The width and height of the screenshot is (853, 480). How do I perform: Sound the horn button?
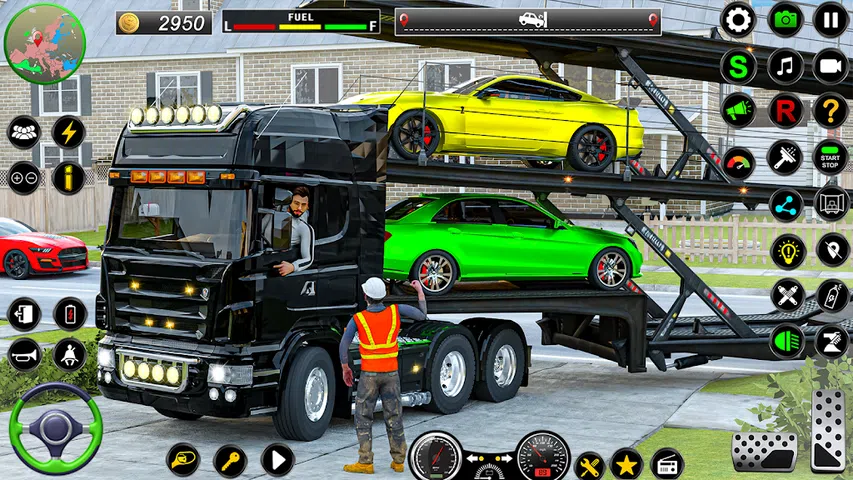[x=23, y=354]
